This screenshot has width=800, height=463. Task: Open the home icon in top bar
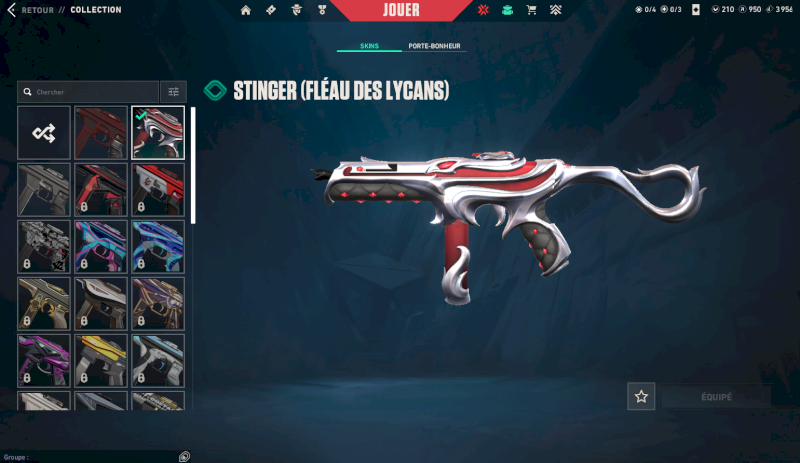(x=246, y=10)
